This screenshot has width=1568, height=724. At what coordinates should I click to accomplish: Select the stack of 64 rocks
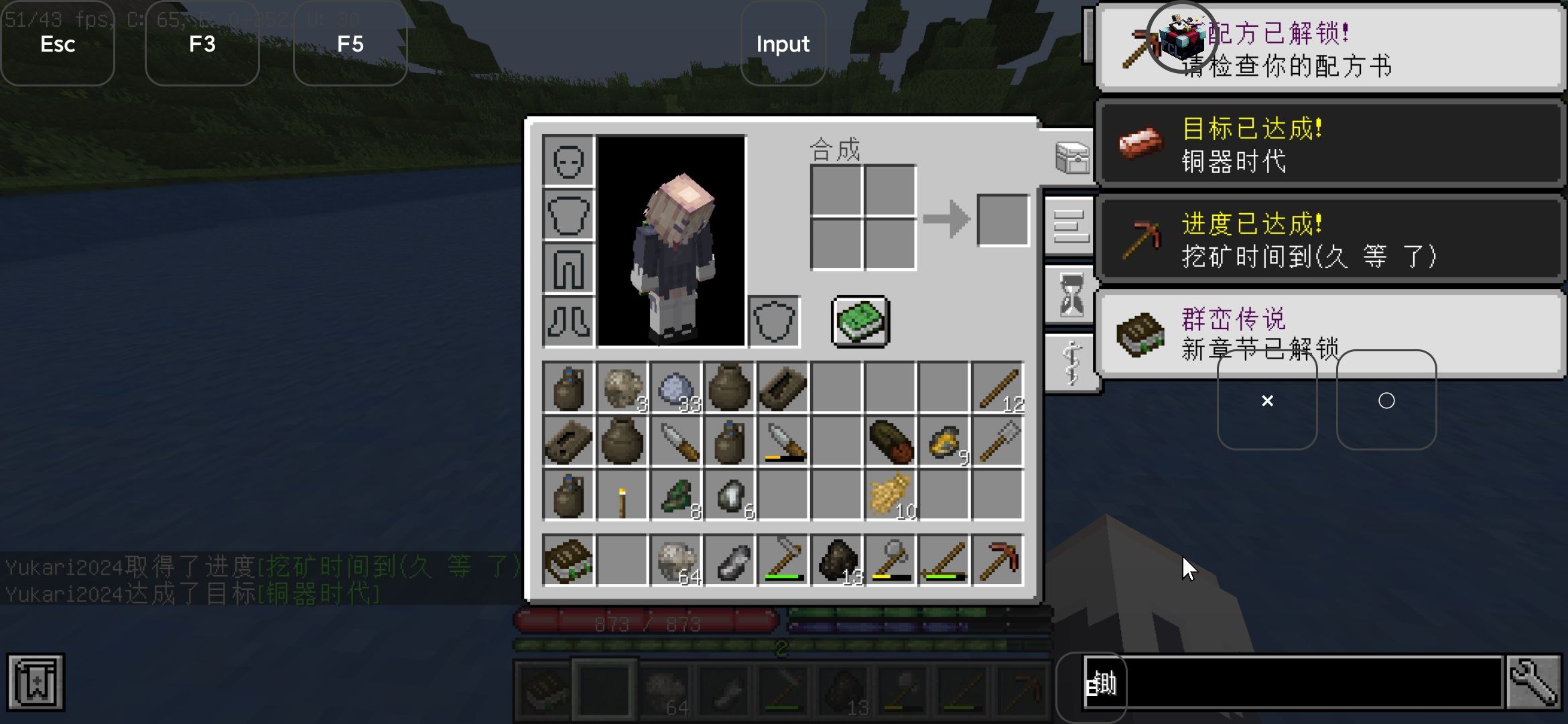coord(675,560)
